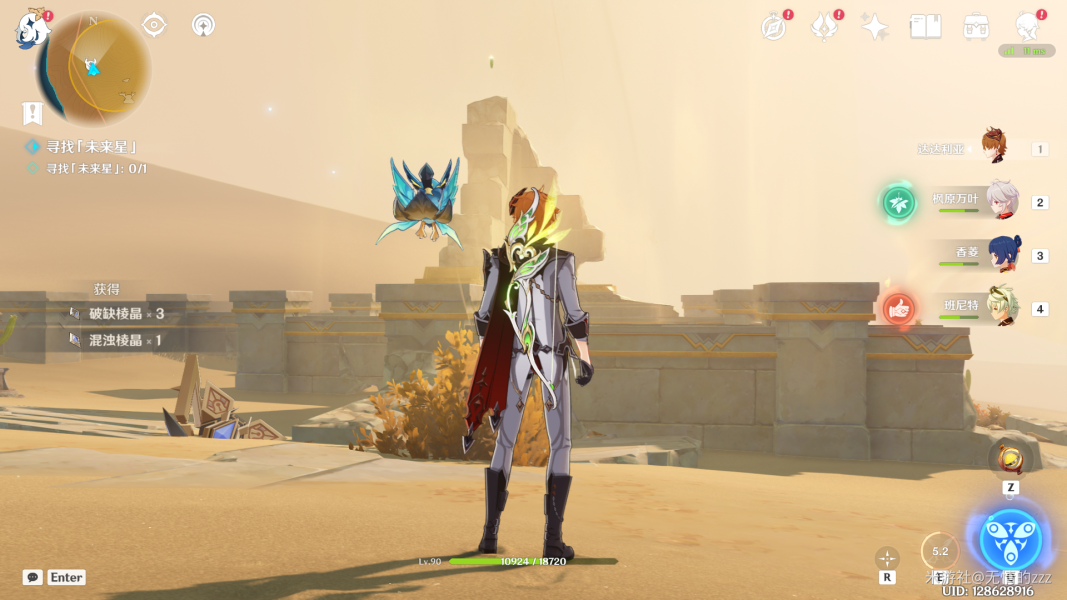Viewport: 1067px width, 600px height.
Task: Open the character head profile icon
Action: point(1027,25)
